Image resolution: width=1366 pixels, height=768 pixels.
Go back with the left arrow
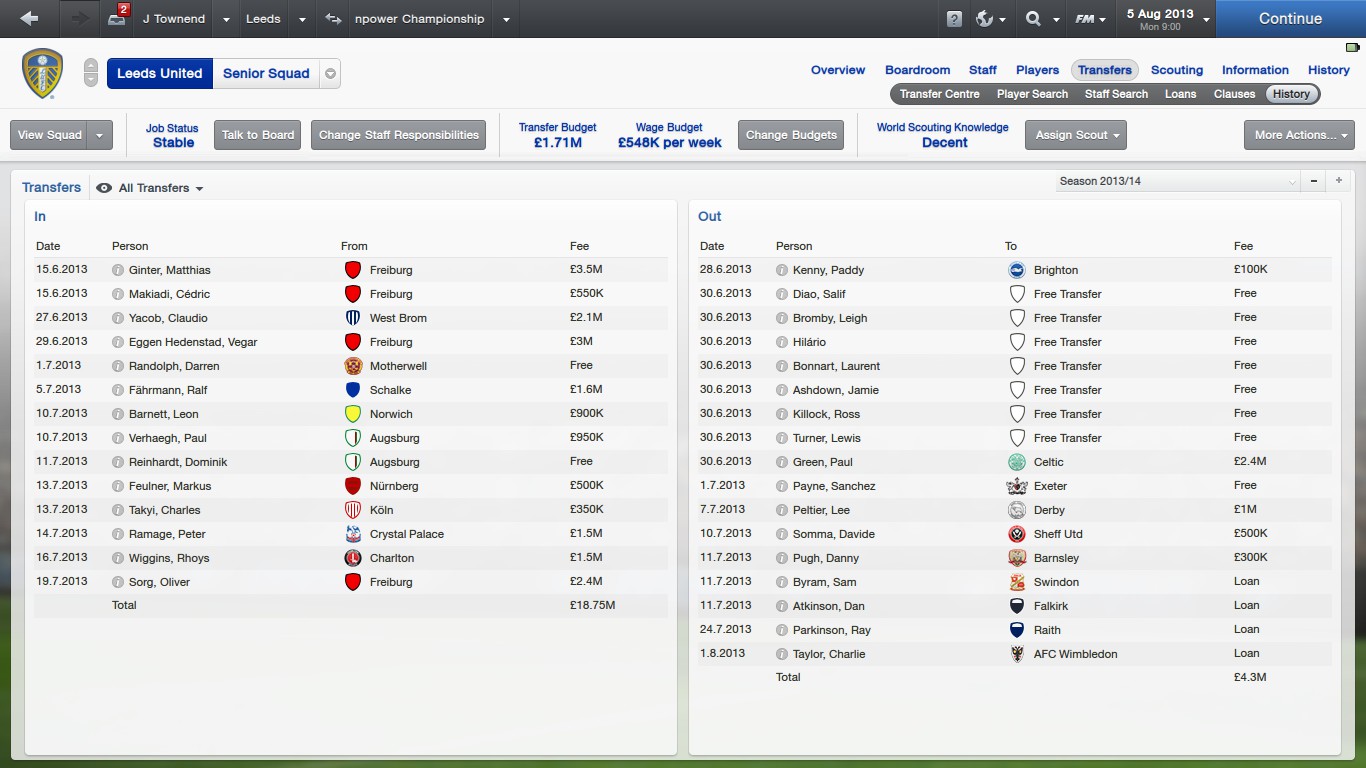click(x=29, y=19)
